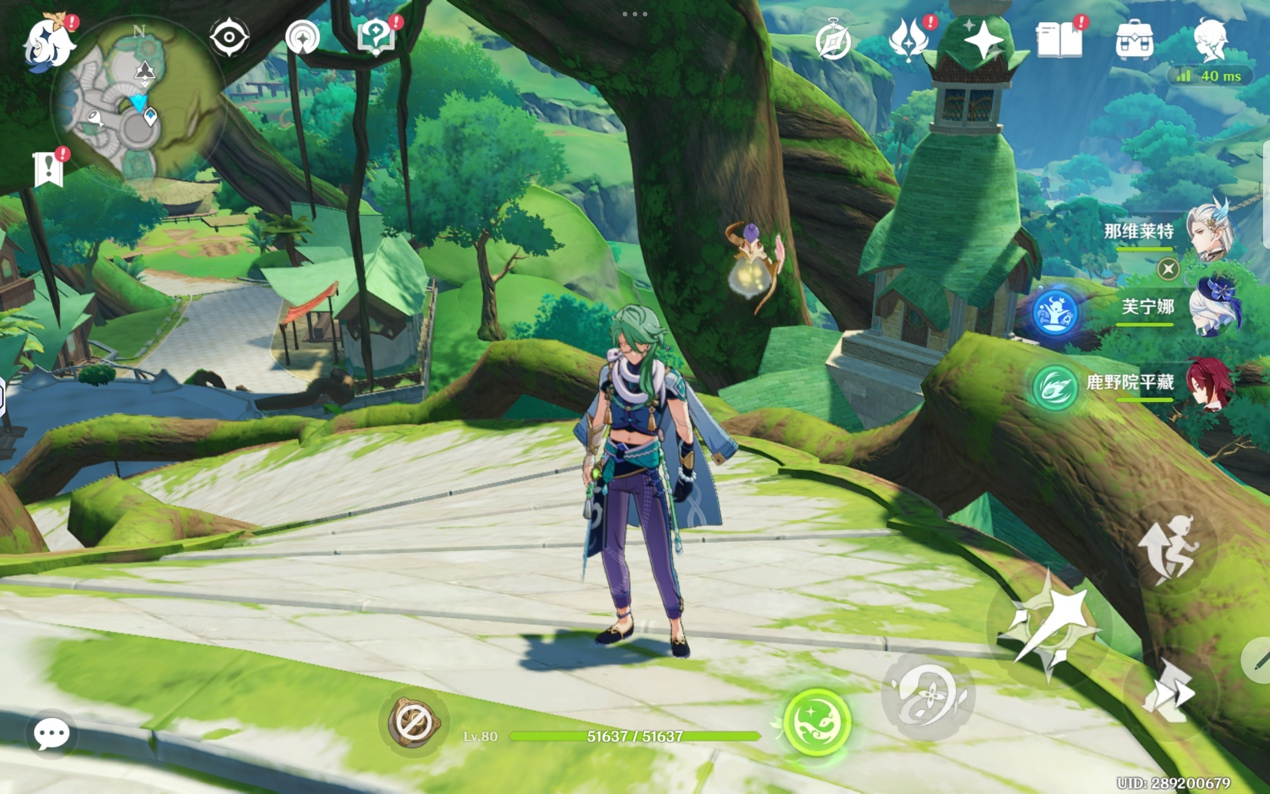Activate the green elemental skill

(x=817, y=722)
